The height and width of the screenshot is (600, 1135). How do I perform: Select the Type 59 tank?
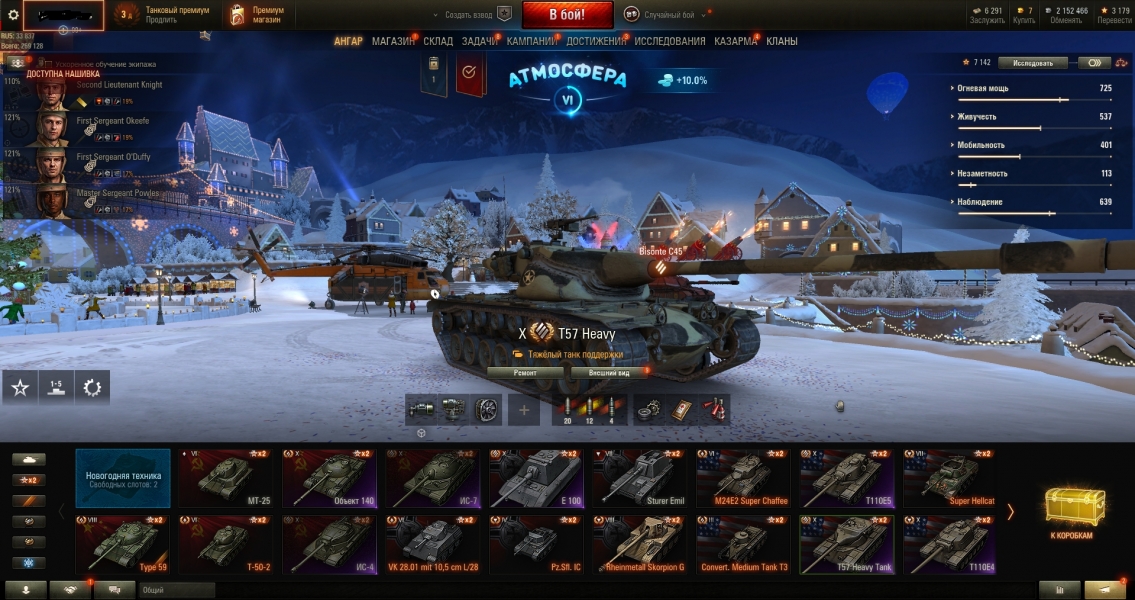(122, 544)
